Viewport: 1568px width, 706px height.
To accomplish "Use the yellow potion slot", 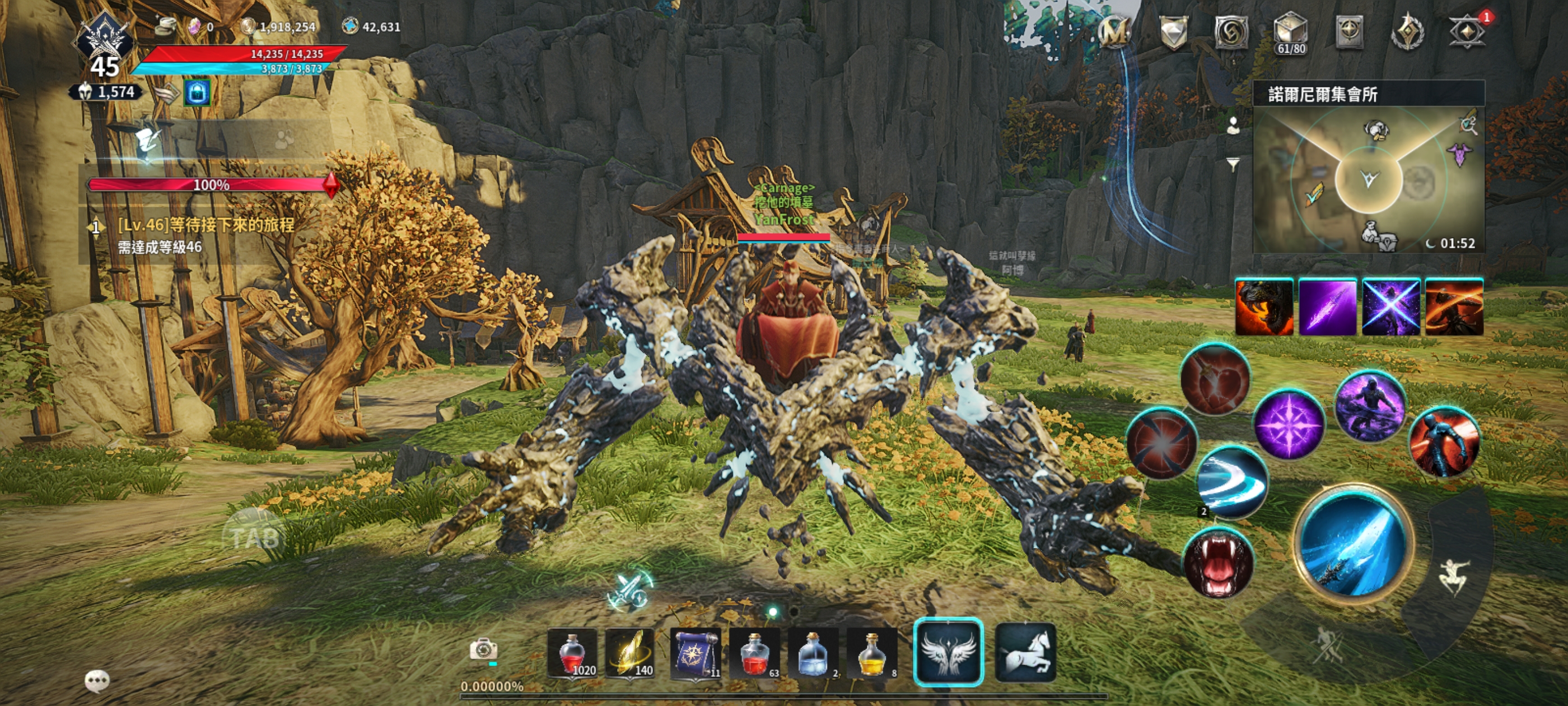I will 872,654.
